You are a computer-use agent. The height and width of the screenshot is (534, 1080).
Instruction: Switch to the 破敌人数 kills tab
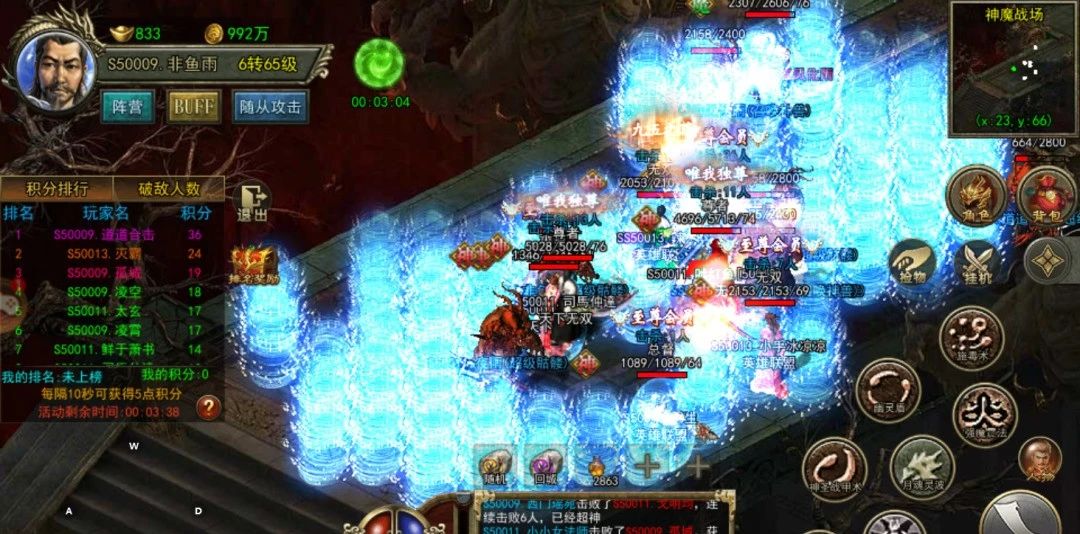pyautogui.click(x=168, y=188)
